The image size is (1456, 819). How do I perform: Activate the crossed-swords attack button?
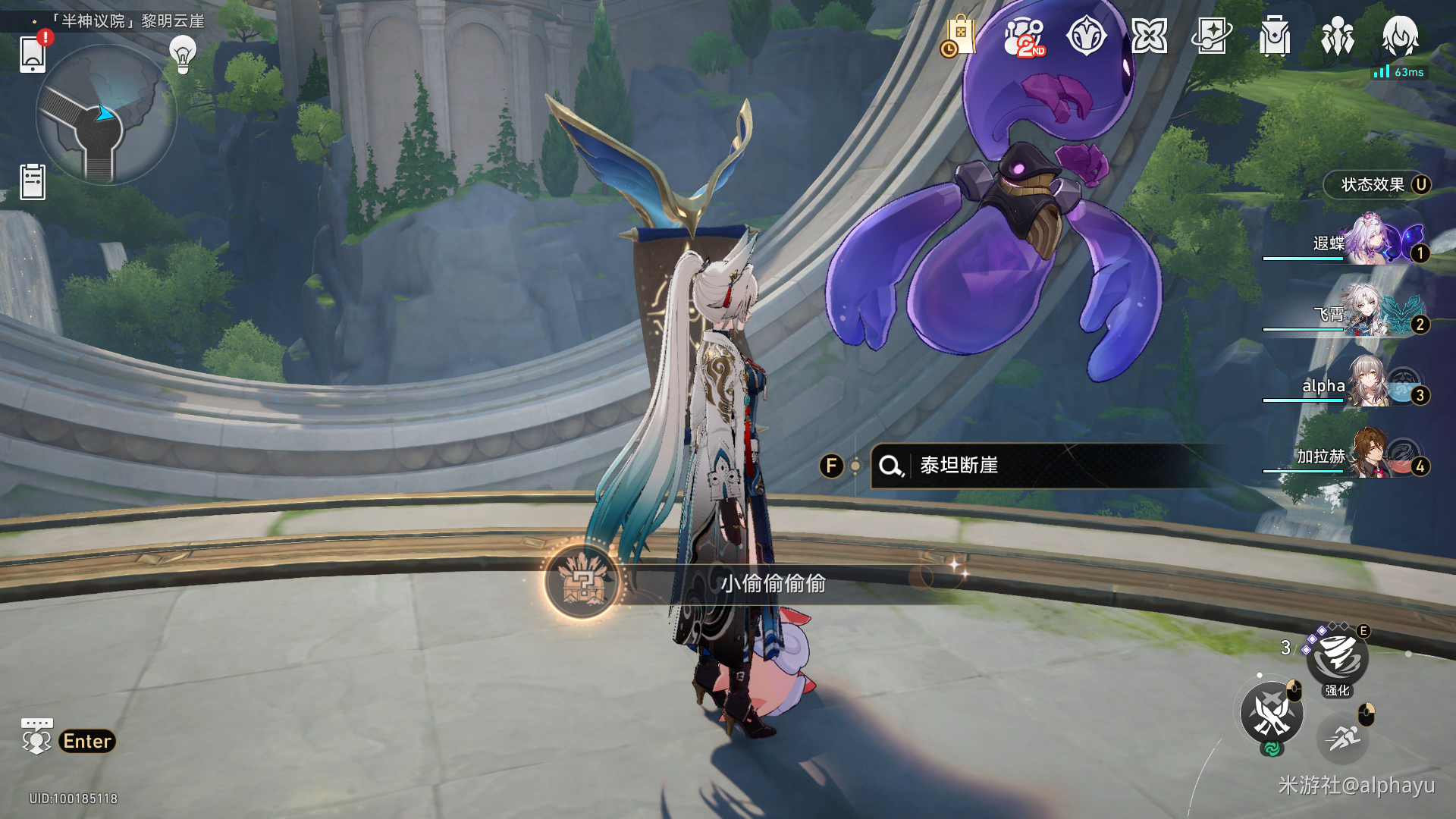[1272, 714]
